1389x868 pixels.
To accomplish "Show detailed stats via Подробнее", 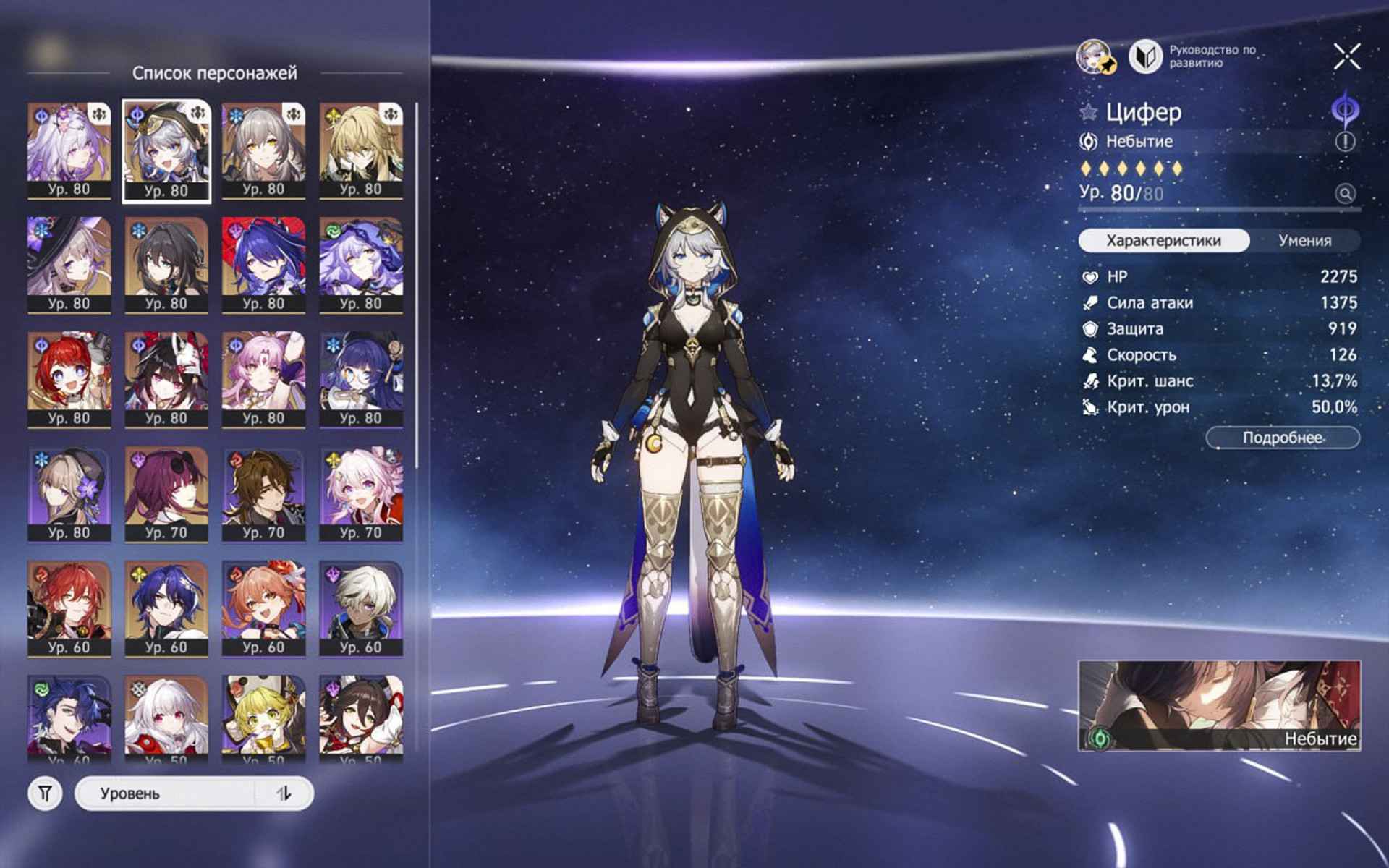I will click(x=1282, y=438).
